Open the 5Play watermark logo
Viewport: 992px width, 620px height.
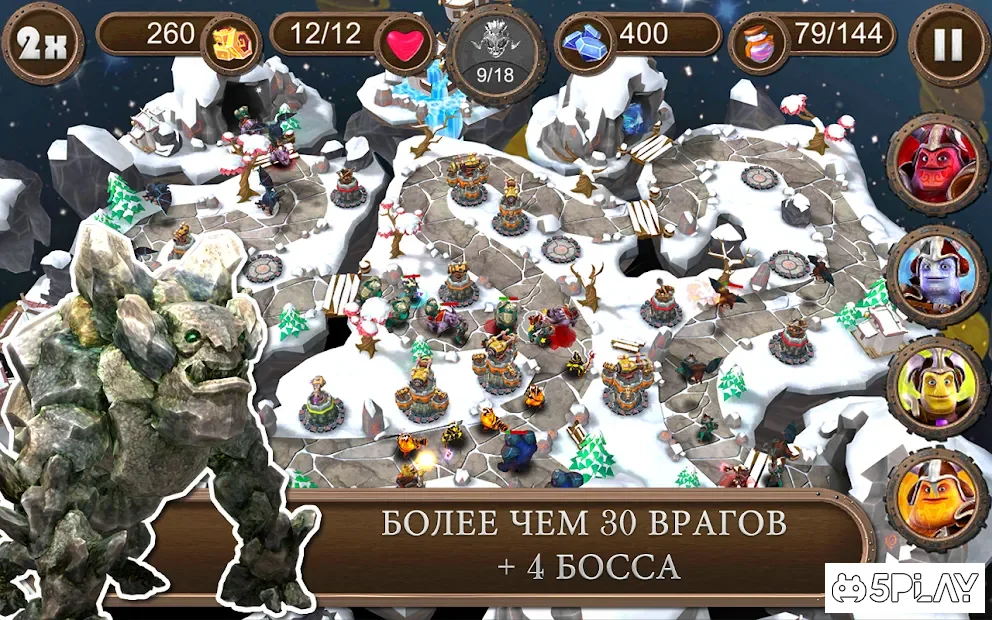tap(904, 590)
